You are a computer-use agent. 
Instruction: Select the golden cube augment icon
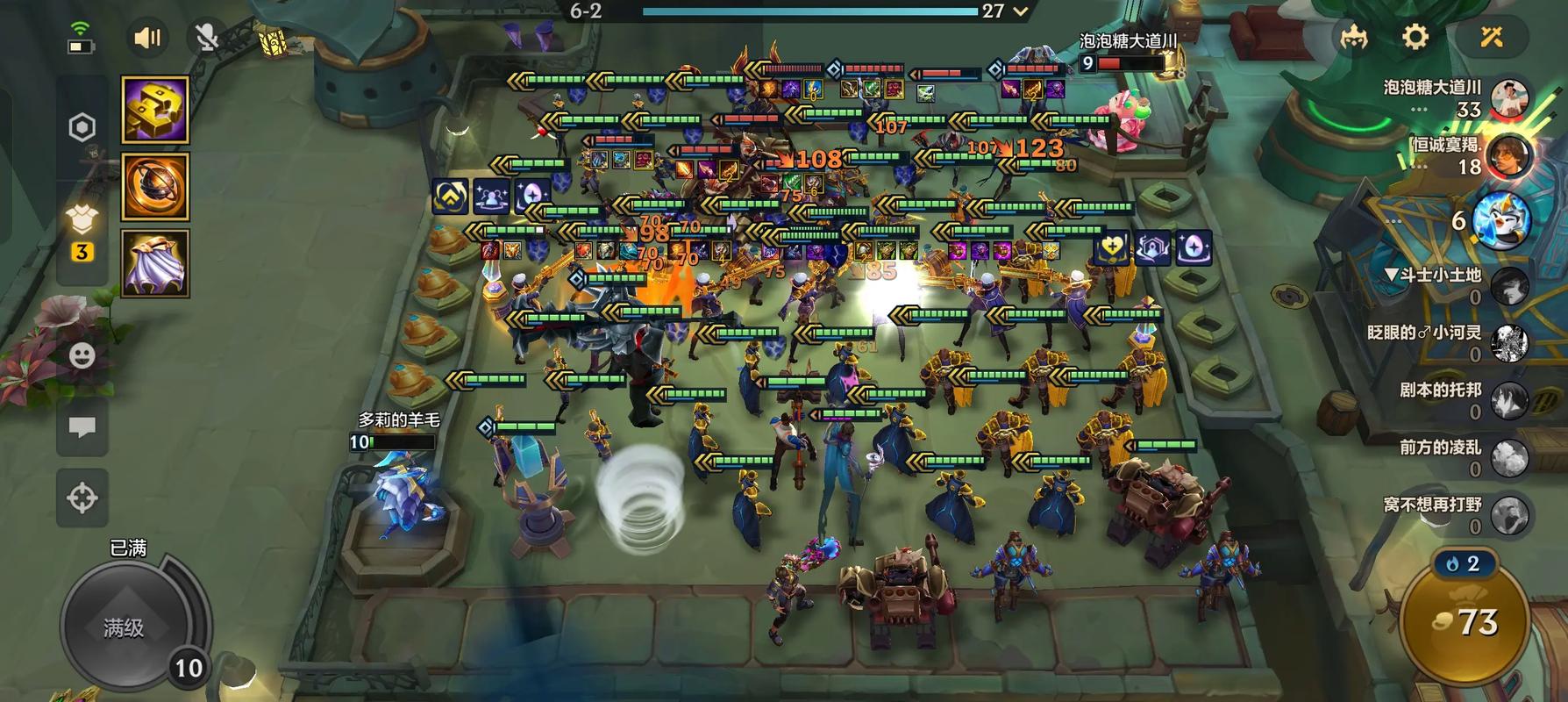pos(155,110)
